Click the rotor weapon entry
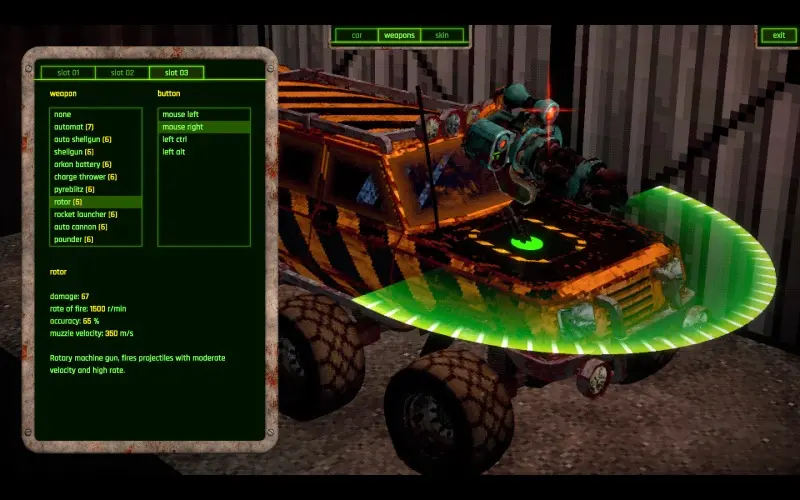The image size is (800, 500). pos(69,202)
